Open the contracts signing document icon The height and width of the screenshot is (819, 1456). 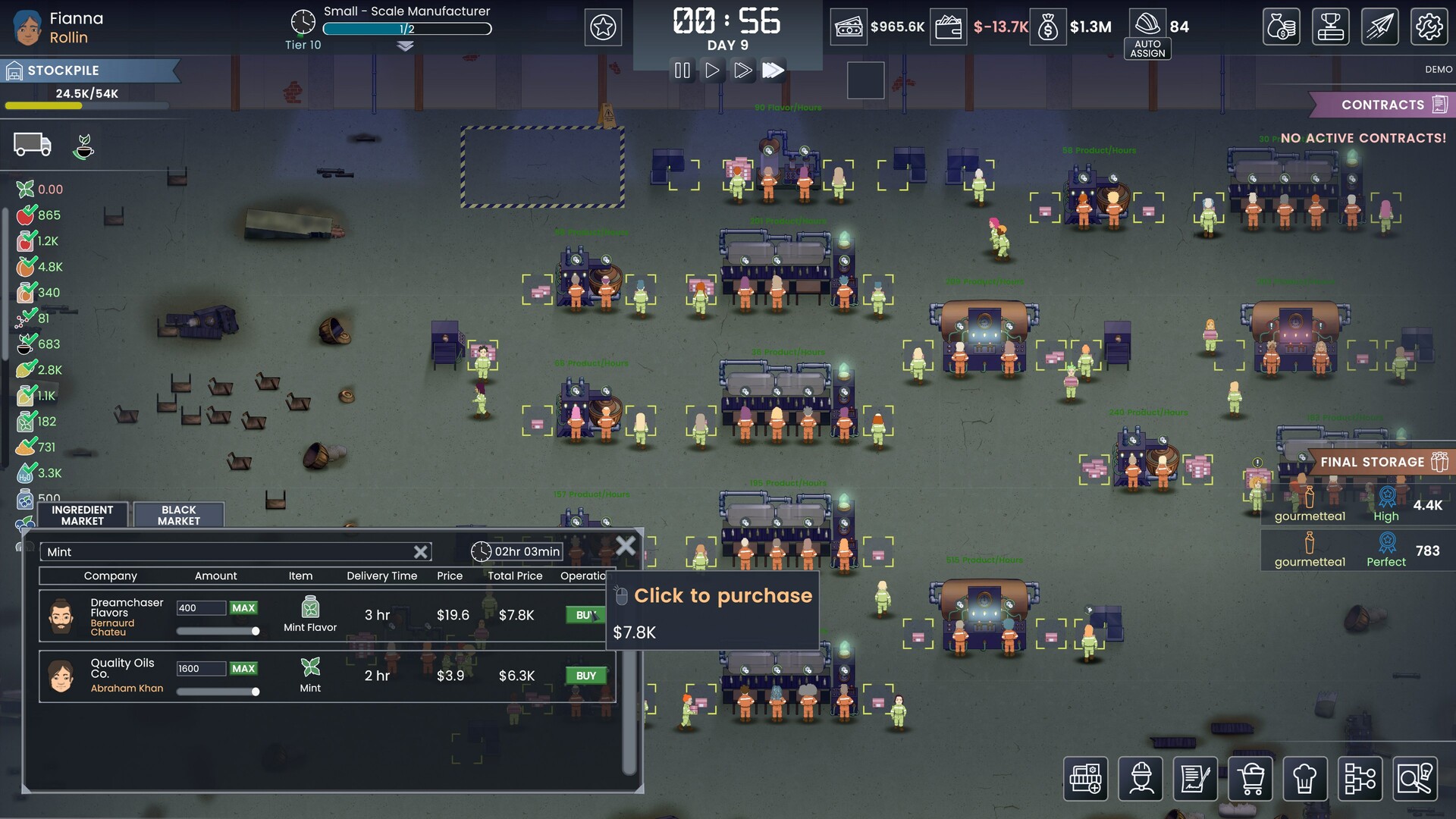pyautogui.click(x=1197, y=779)
